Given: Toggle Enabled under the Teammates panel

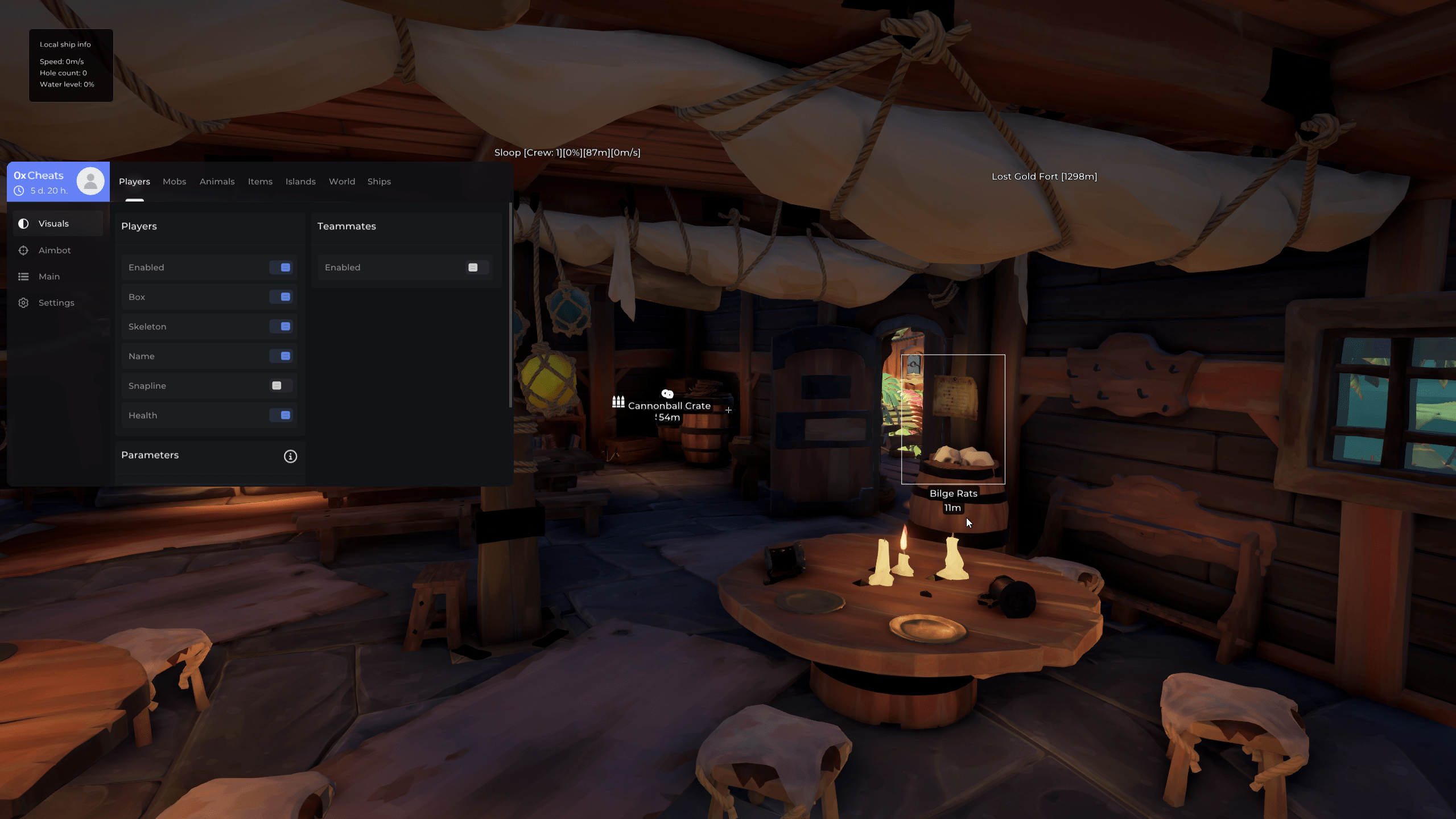Looking at the screenshot, I should click(477, 267).
